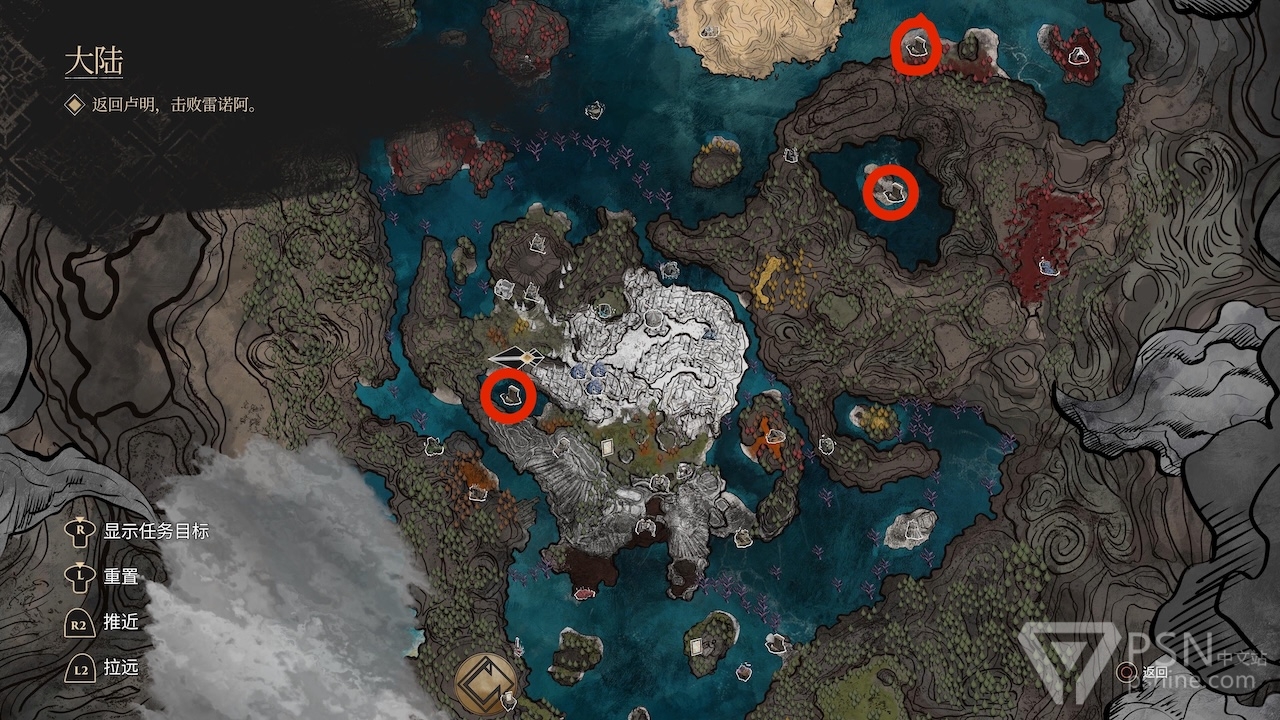Select the triangular marker on the red island

(1080, 57)
